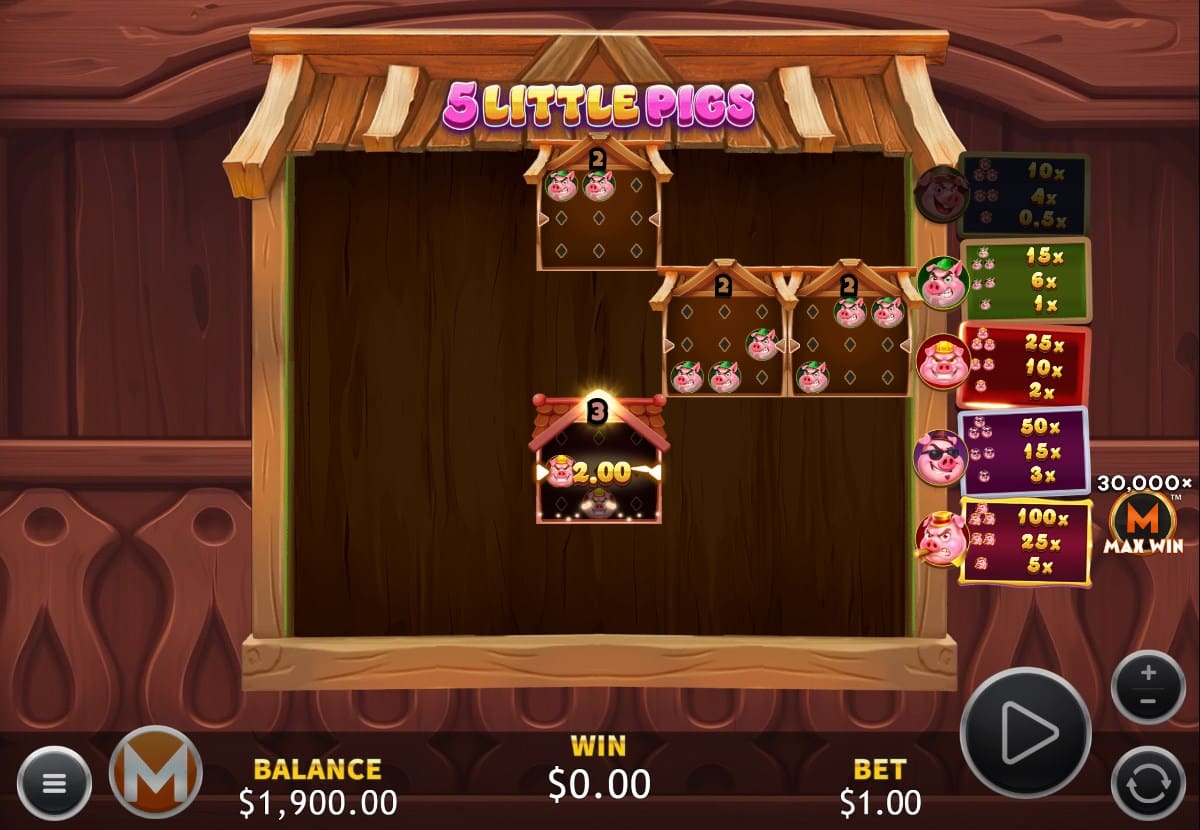
Task: Adjust bet with the plus/minus button
Action: [1148, 686]
